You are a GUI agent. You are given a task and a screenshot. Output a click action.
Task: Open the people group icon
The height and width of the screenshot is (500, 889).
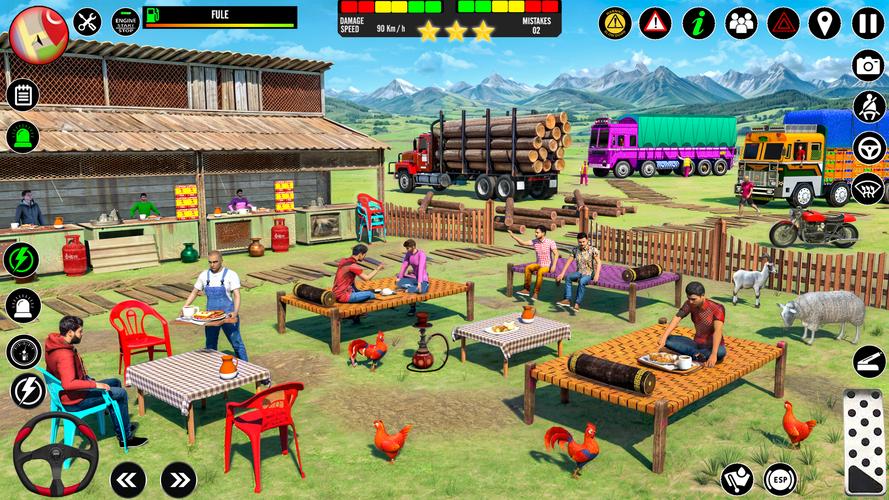(x=741, y=22)
